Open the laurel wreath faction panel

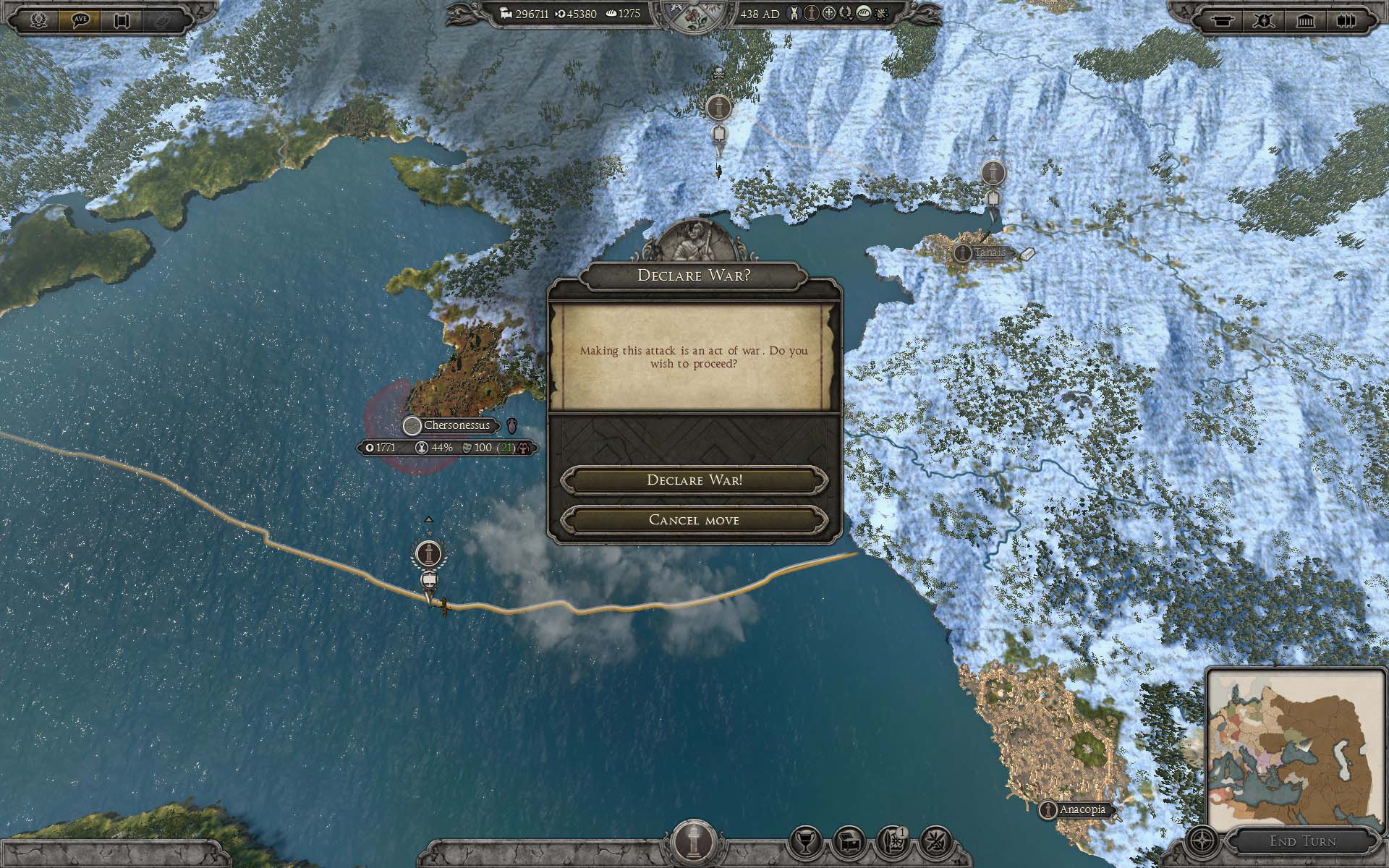click(39, 19)
